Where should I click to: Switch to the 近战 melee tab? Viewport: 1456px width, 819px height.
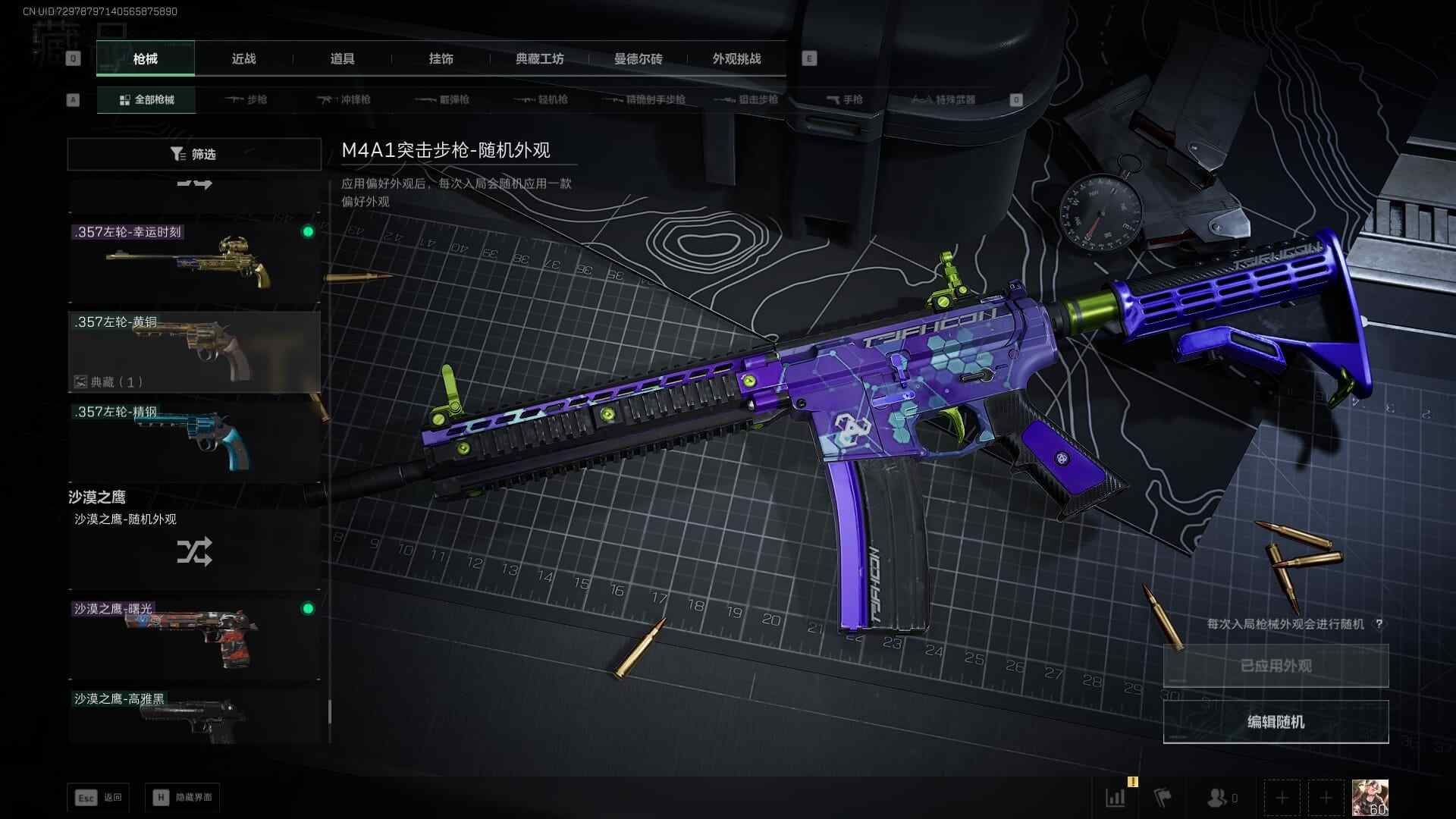pos(243,59)
